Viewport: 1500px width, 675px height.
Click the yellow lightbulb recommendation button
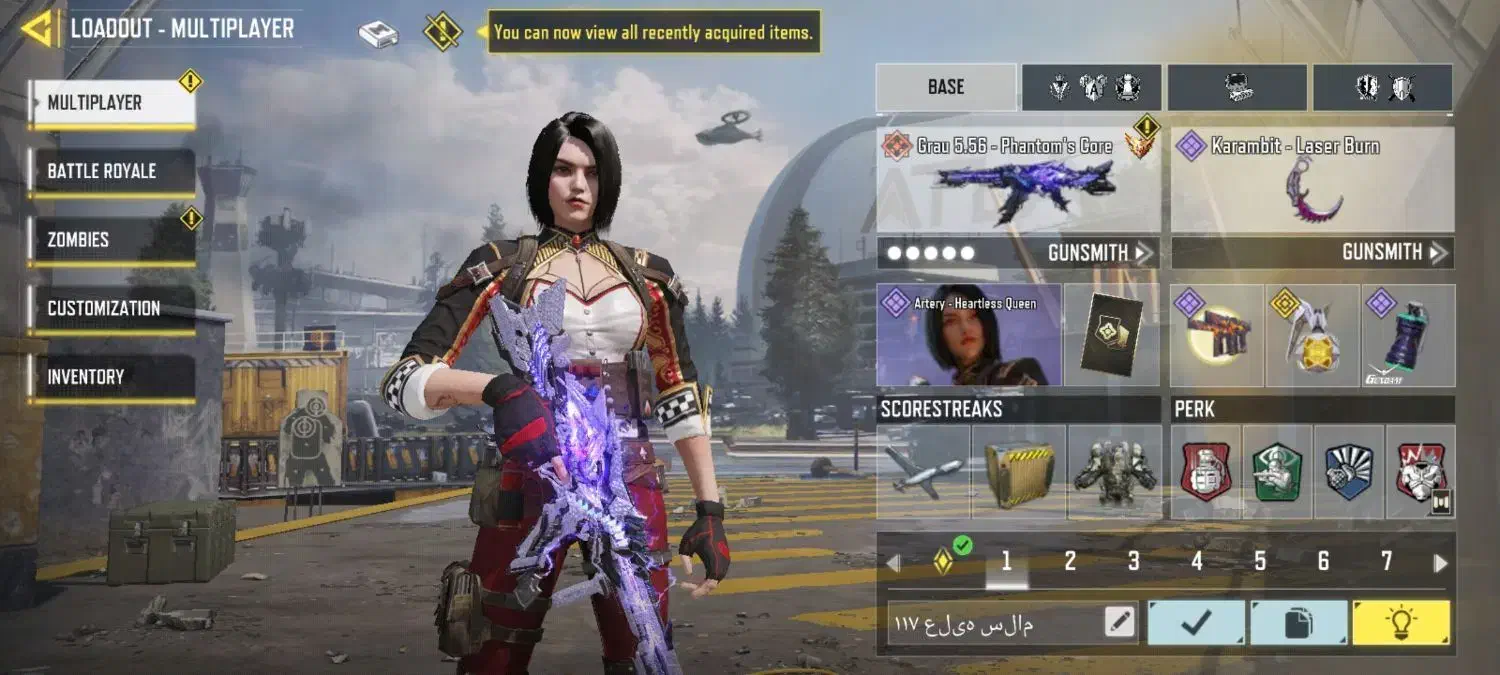pos(1400,623)
